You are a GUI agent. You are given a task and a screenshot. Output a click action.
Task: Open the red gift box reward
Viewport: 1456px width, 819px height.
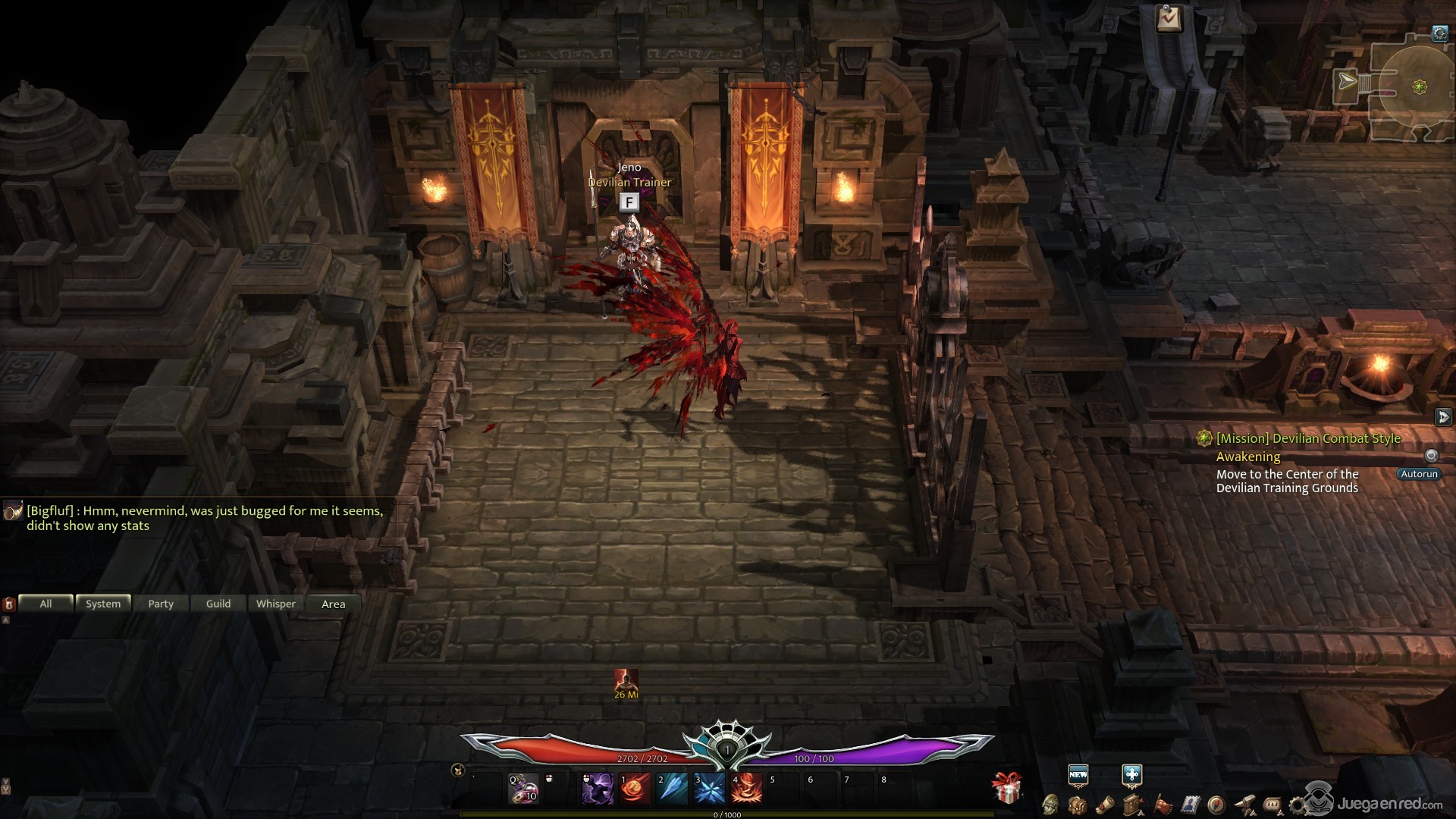click(x=1007, y=789)
